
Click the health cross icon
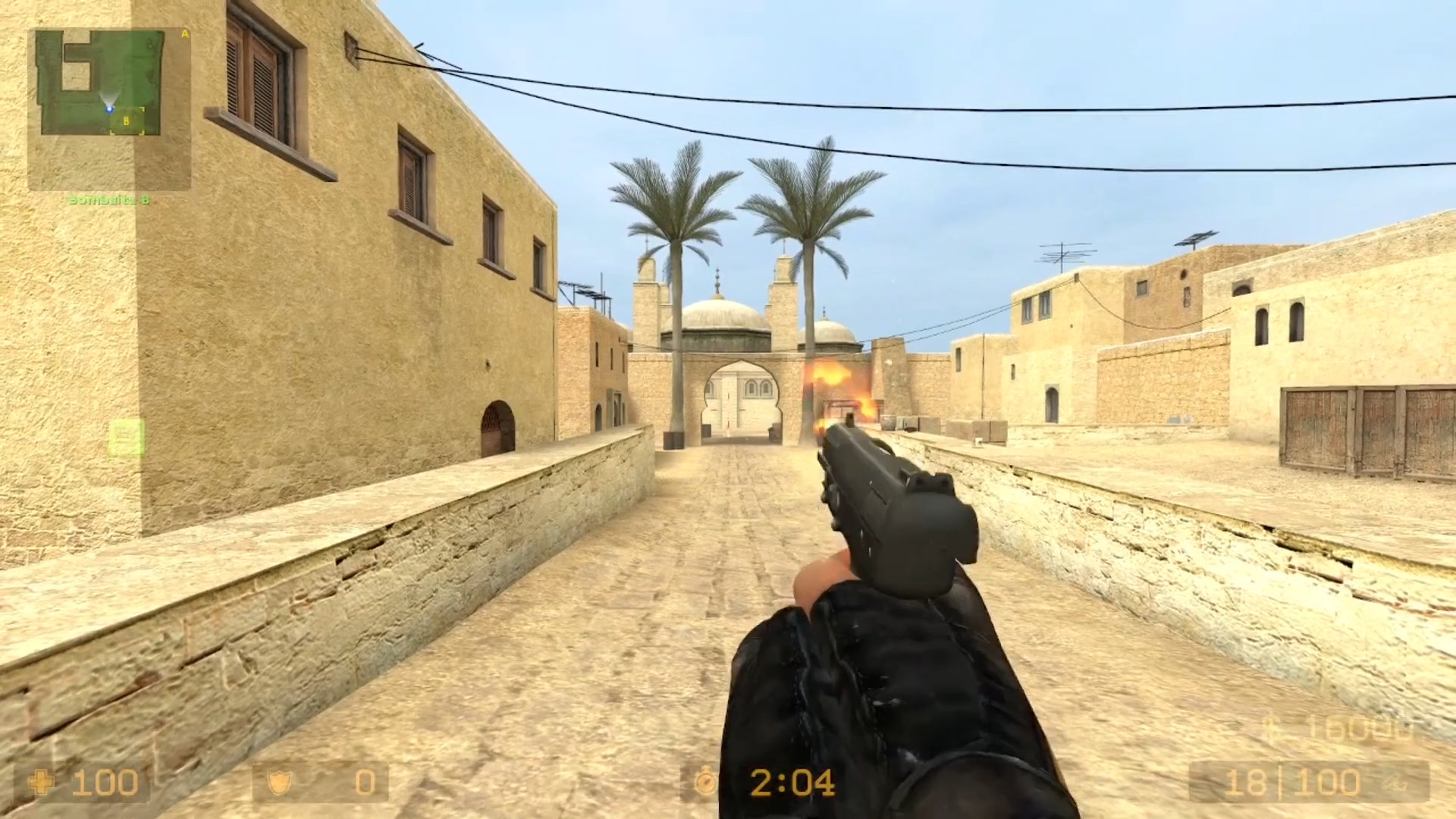coord(42,783)
